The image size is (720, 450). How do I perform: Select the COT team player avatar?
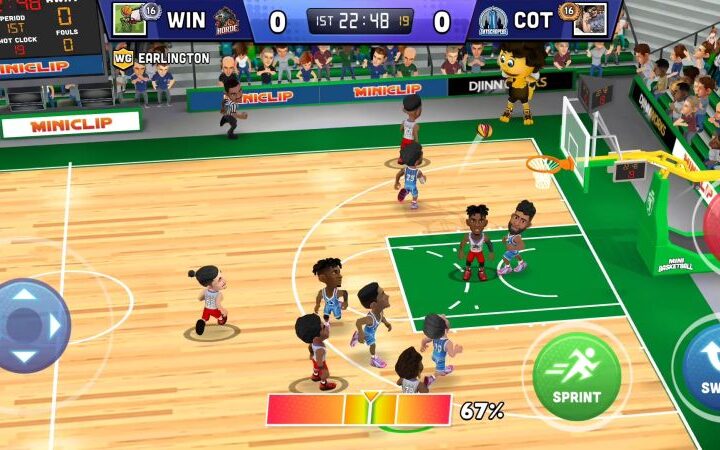coord(589,19)
